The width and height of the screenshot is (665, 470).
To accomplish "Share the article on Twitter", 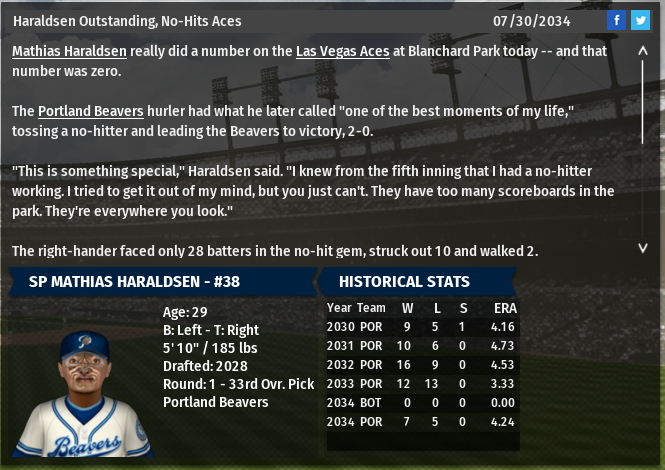I will point(640,20).
